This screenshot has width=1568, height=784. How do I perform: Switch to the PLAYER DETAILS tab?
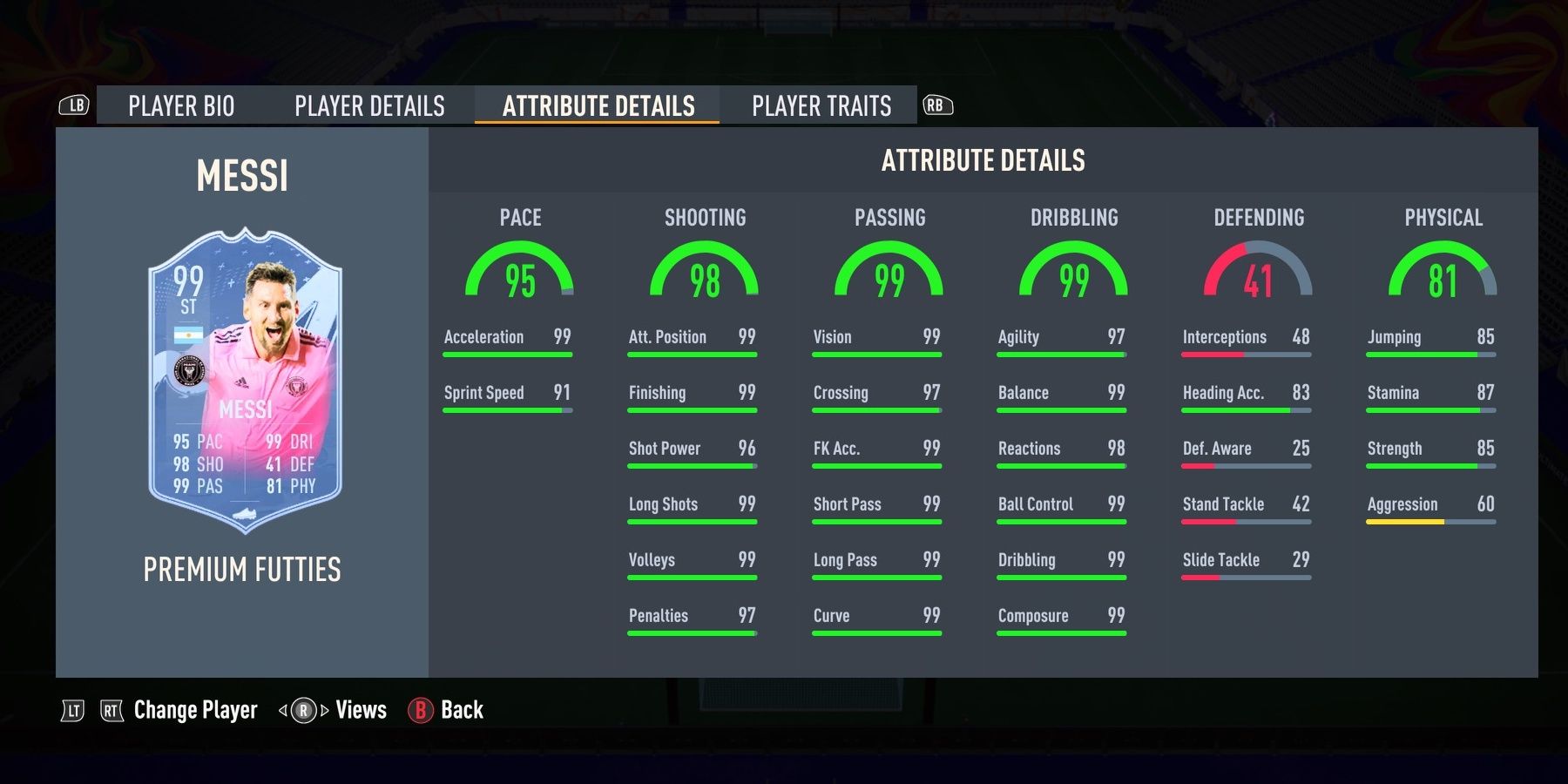click(369, 105)
